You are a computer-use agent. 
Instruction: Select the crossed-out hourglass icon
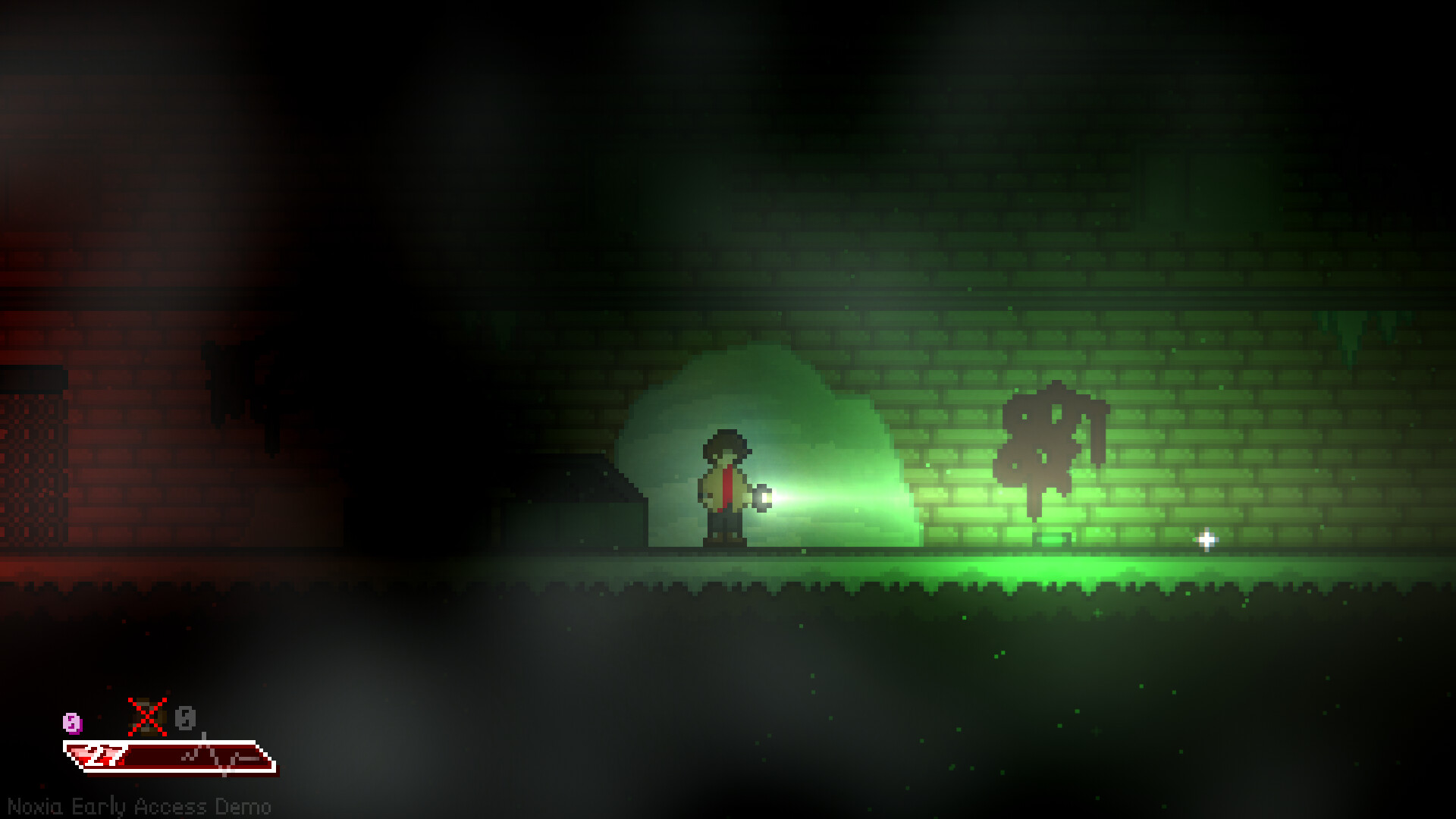pyautogui.click(x=146, y=717)
